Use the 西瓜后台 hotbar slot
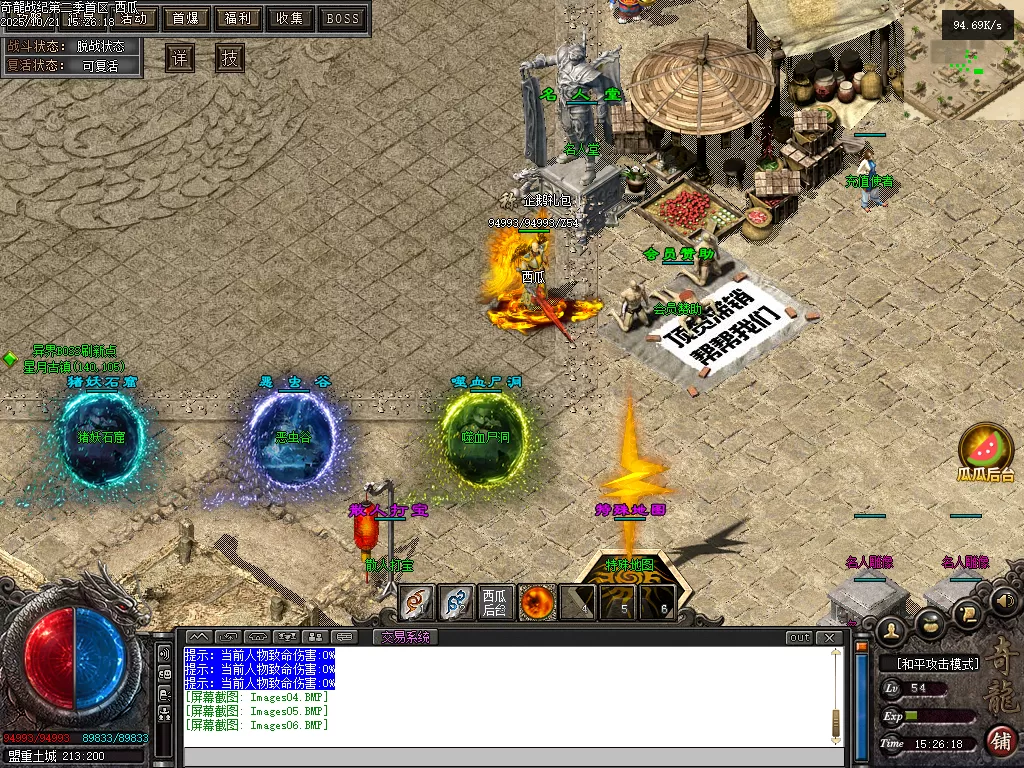Screen dimensions: 1024x768 pos(496,602)
